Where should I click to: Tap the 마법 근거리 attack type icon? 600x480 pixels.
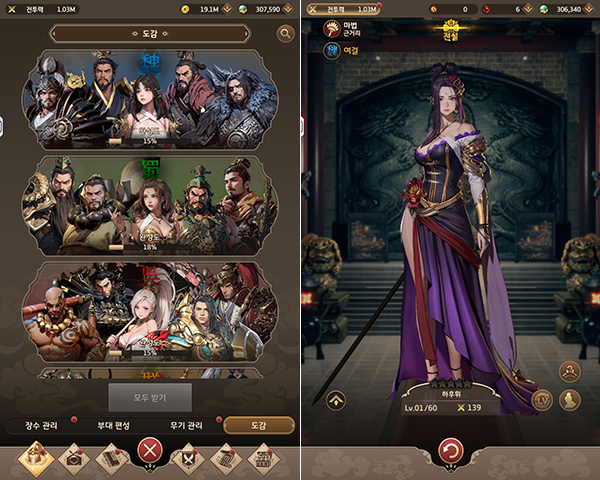(x=331, y=28)
